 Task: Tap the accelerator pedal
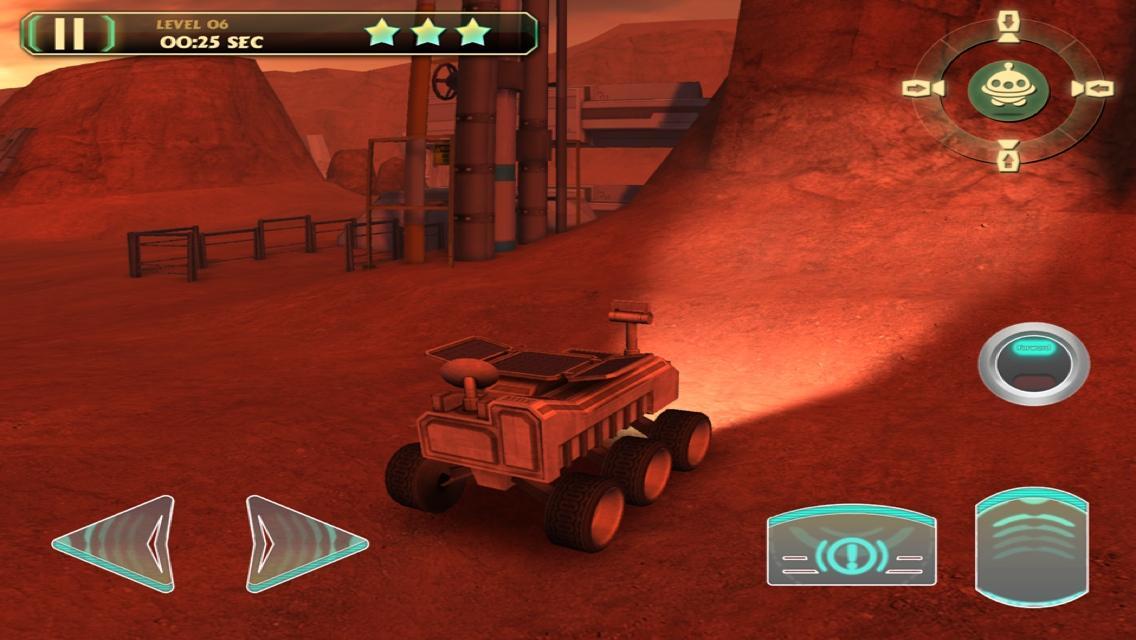coord(1031,546)
